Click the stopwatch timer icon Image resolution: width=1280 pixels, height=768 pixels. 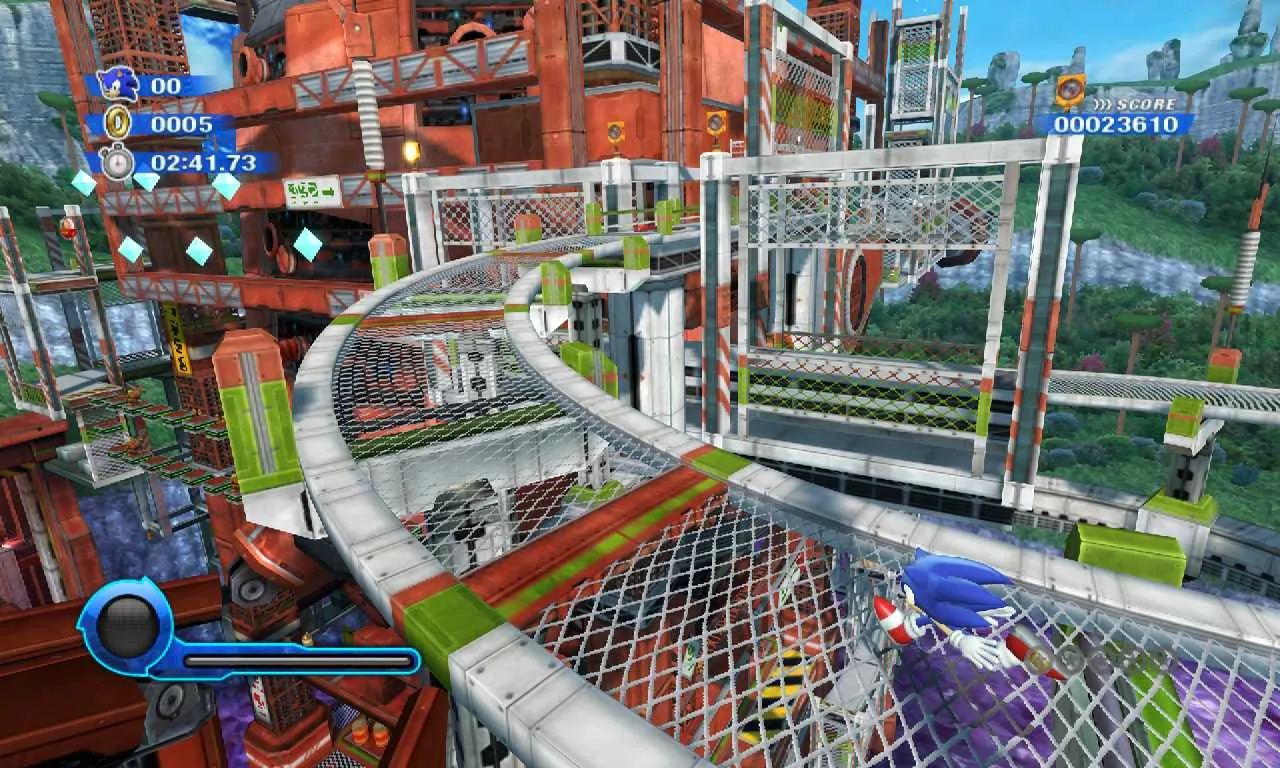(120, 158)
